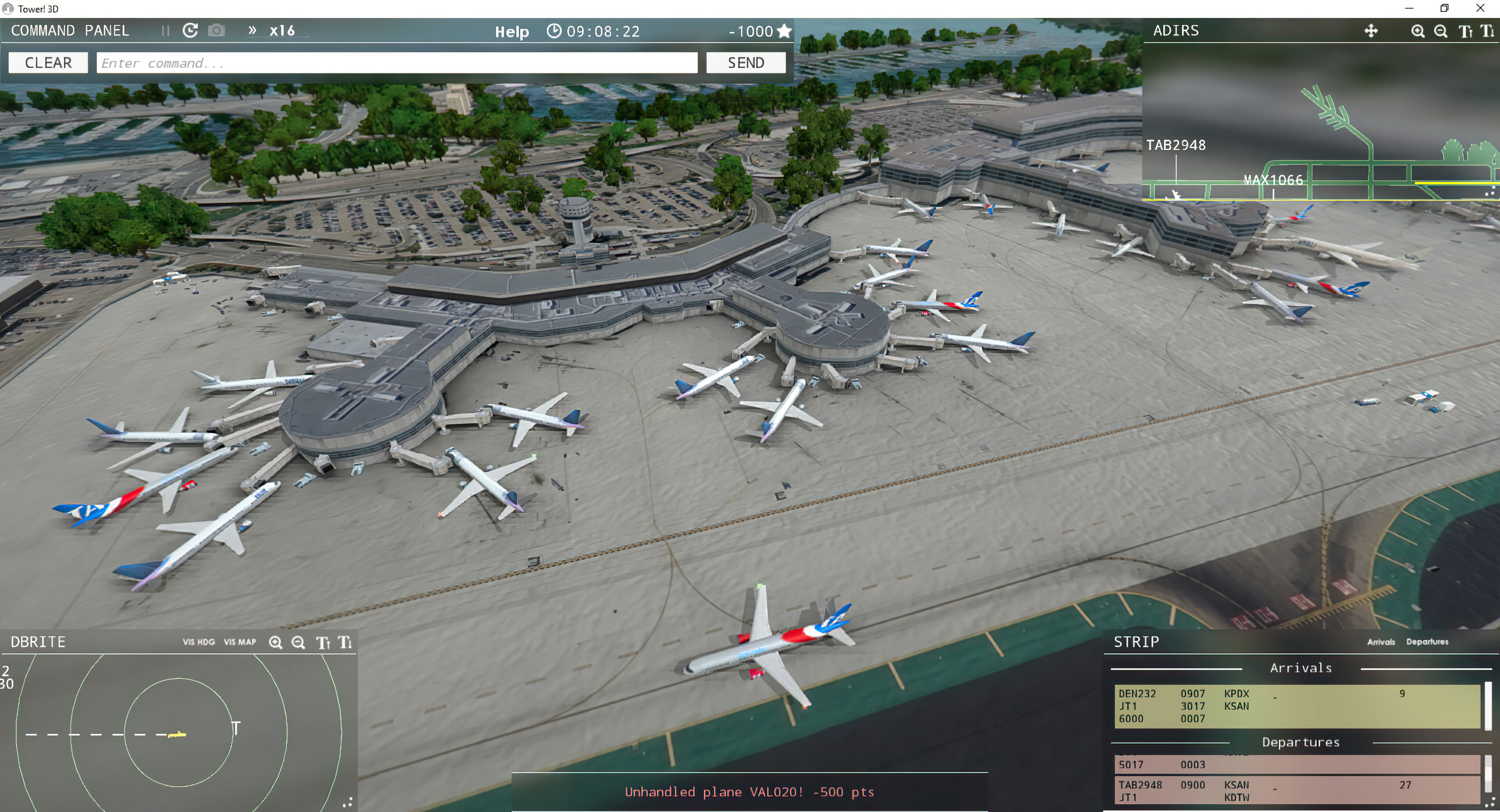Select the camera screenshot icon in Command Panel
The image size is (1500, 812).
coord(216,30)
